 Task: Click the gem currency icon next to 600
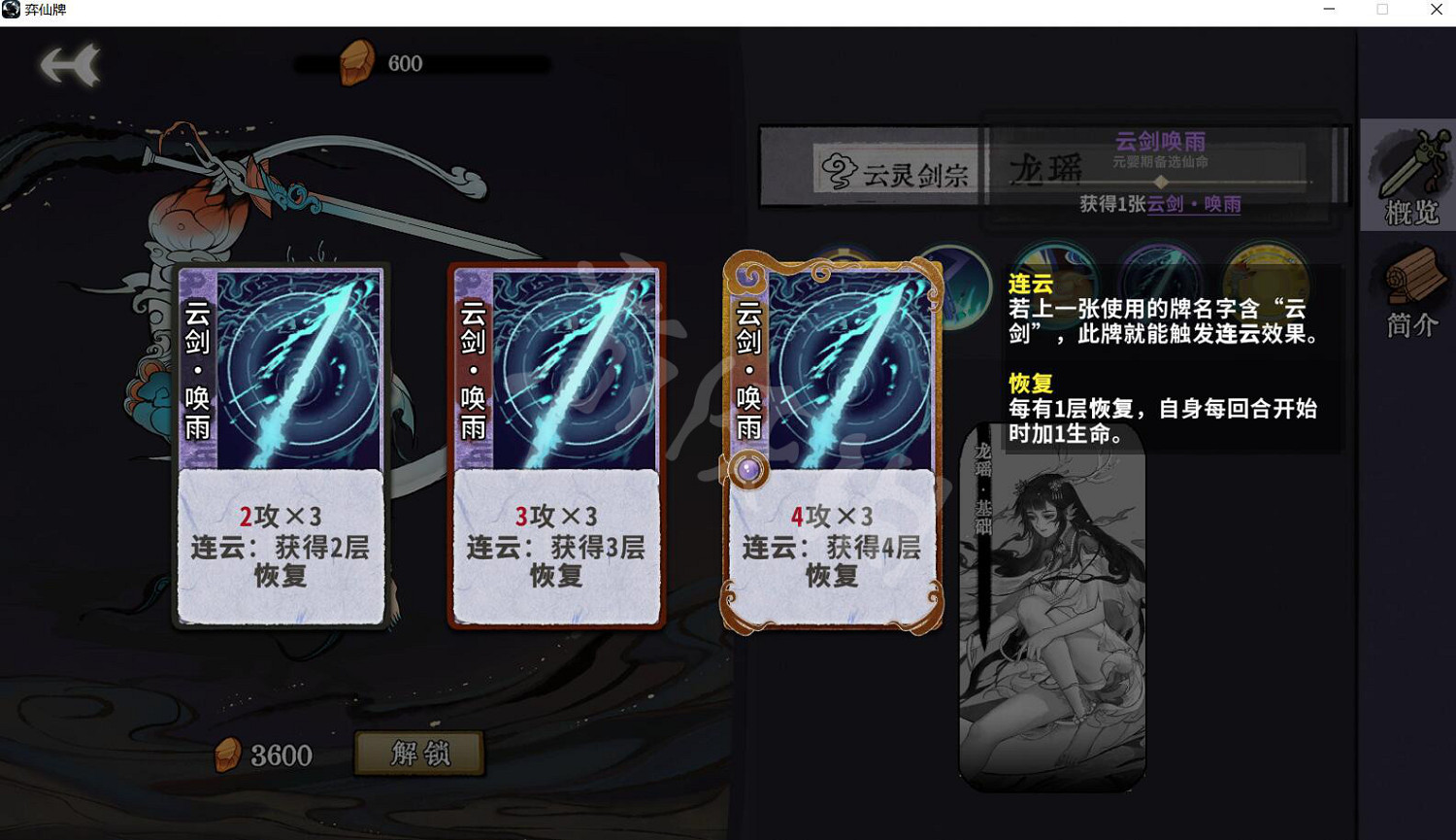click(357, 60)
